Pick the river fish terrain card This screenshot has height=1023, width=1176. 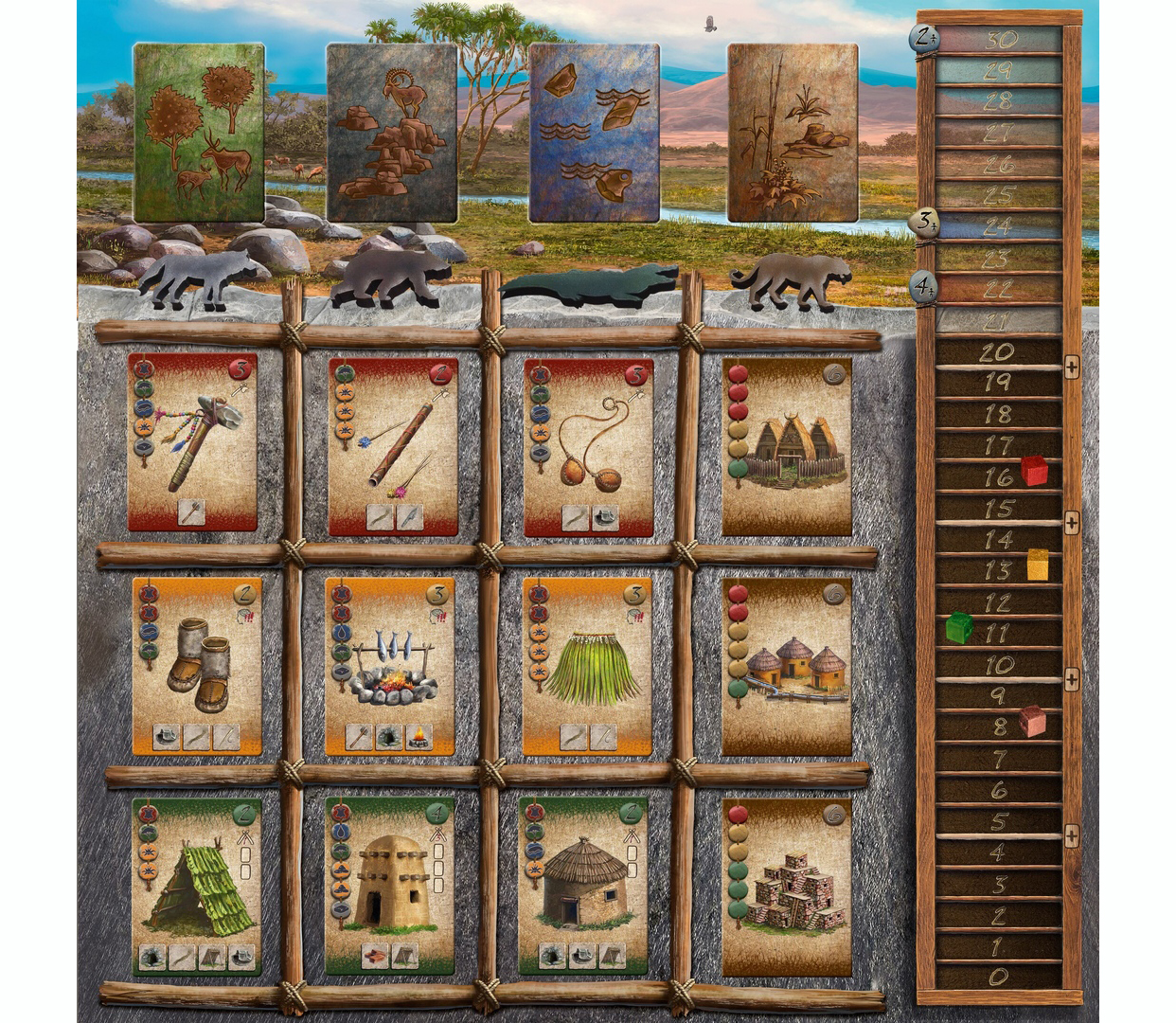click(594, 133)
